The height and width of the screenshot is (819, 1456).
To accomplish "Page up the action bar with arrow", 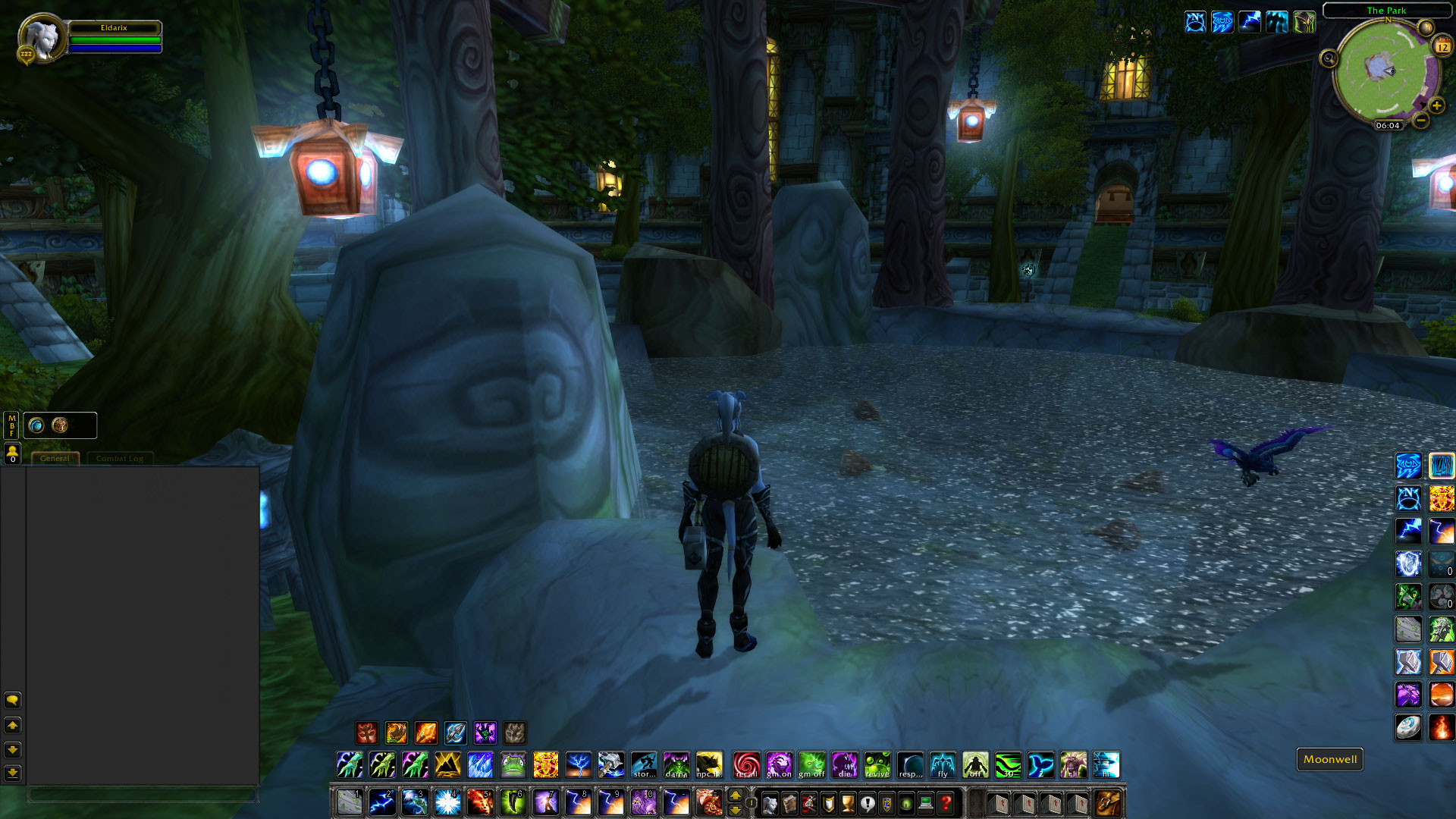I will click(x=735, y=795).
